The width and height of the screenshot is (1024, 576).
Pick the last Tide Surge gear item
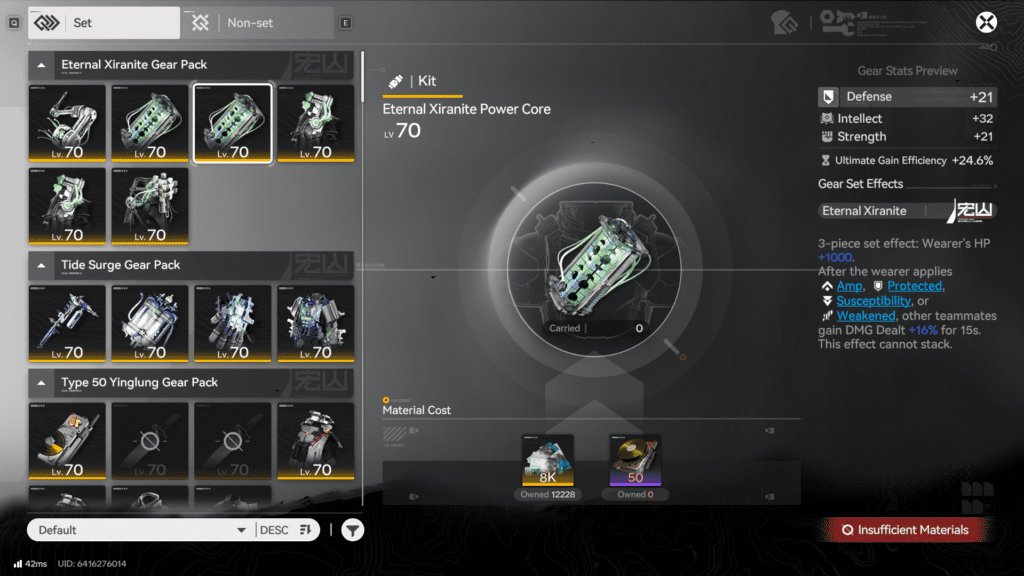[x=315, y=323]
